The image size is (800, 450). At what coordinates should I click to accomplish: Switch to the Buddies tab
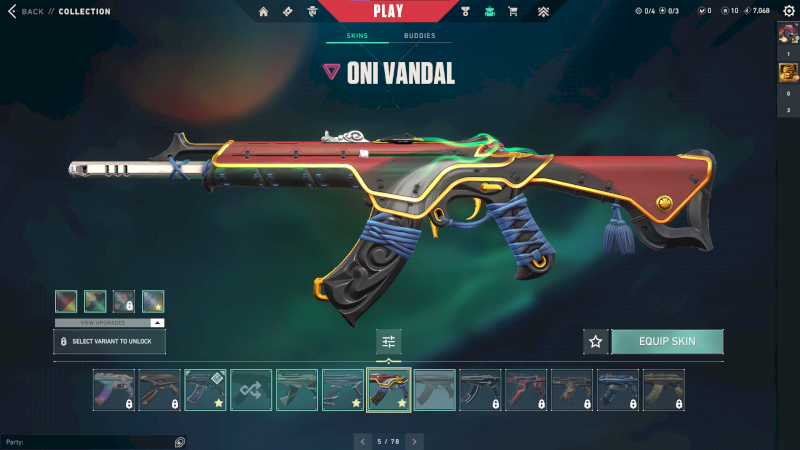[x=419, y=36]
